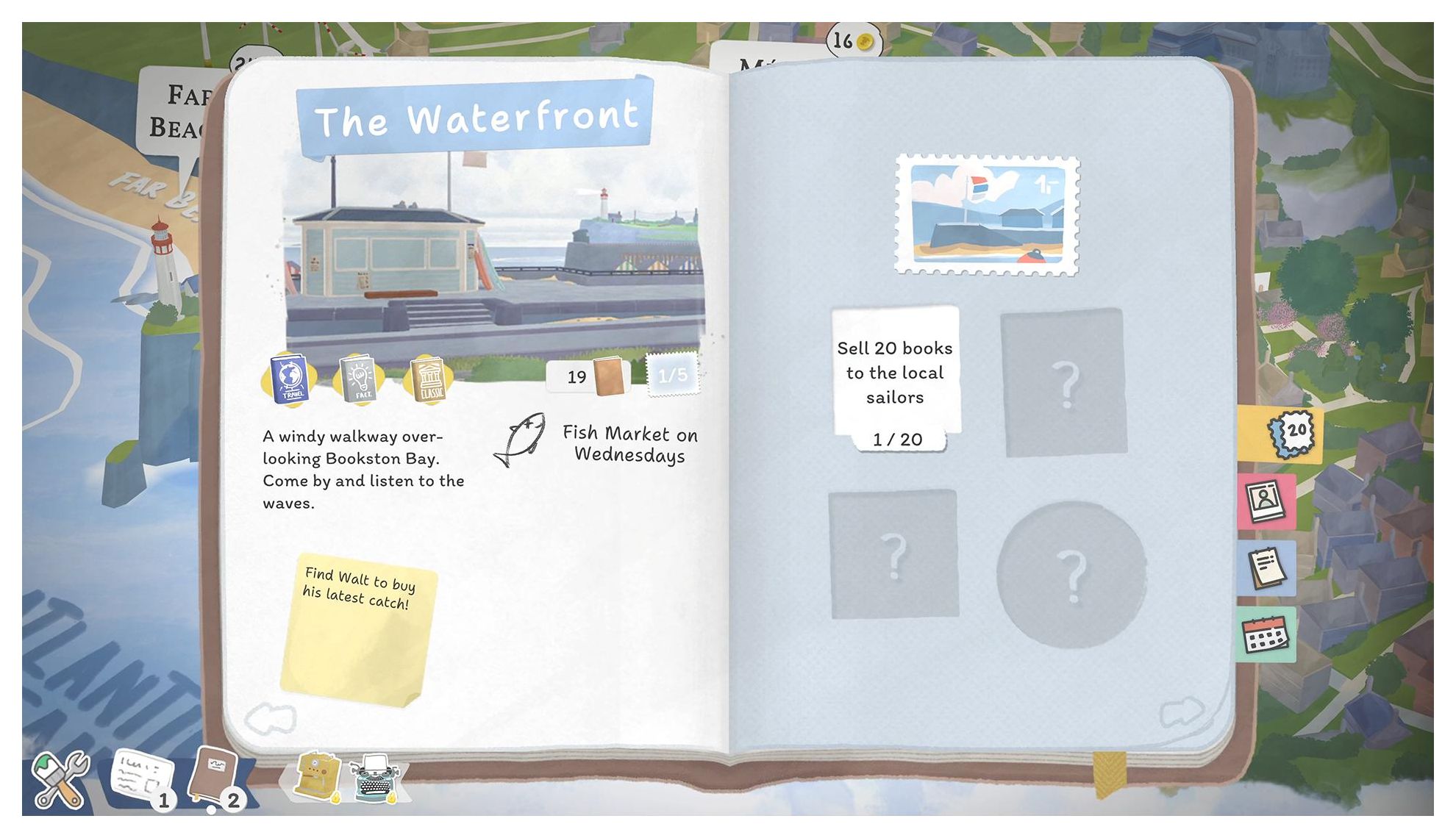Image resolution: width=1456 pixels, height=838 pixels.
Task: Click the Fact genre book icon
Action: point(359,379)
